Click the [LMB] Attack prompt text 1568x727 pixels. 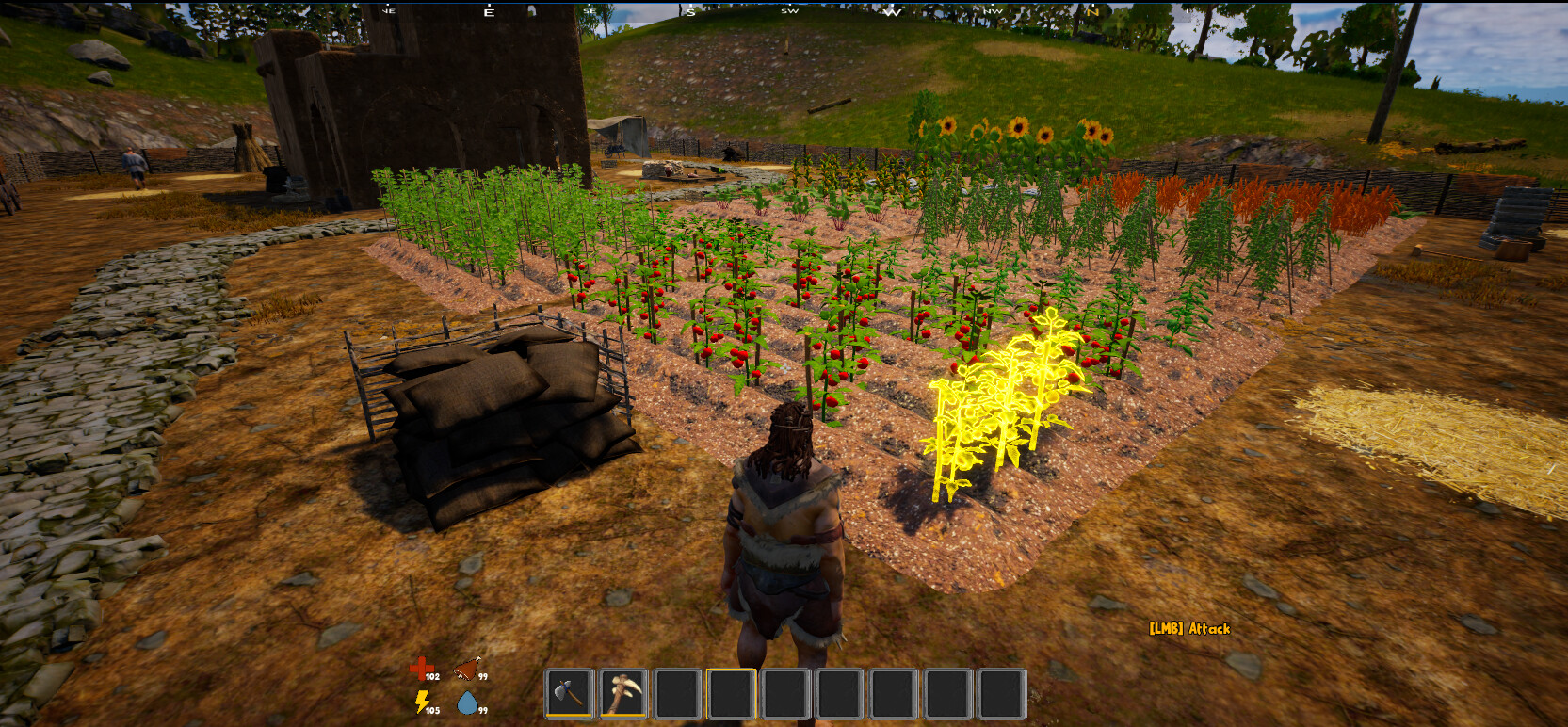[1188, 628]
